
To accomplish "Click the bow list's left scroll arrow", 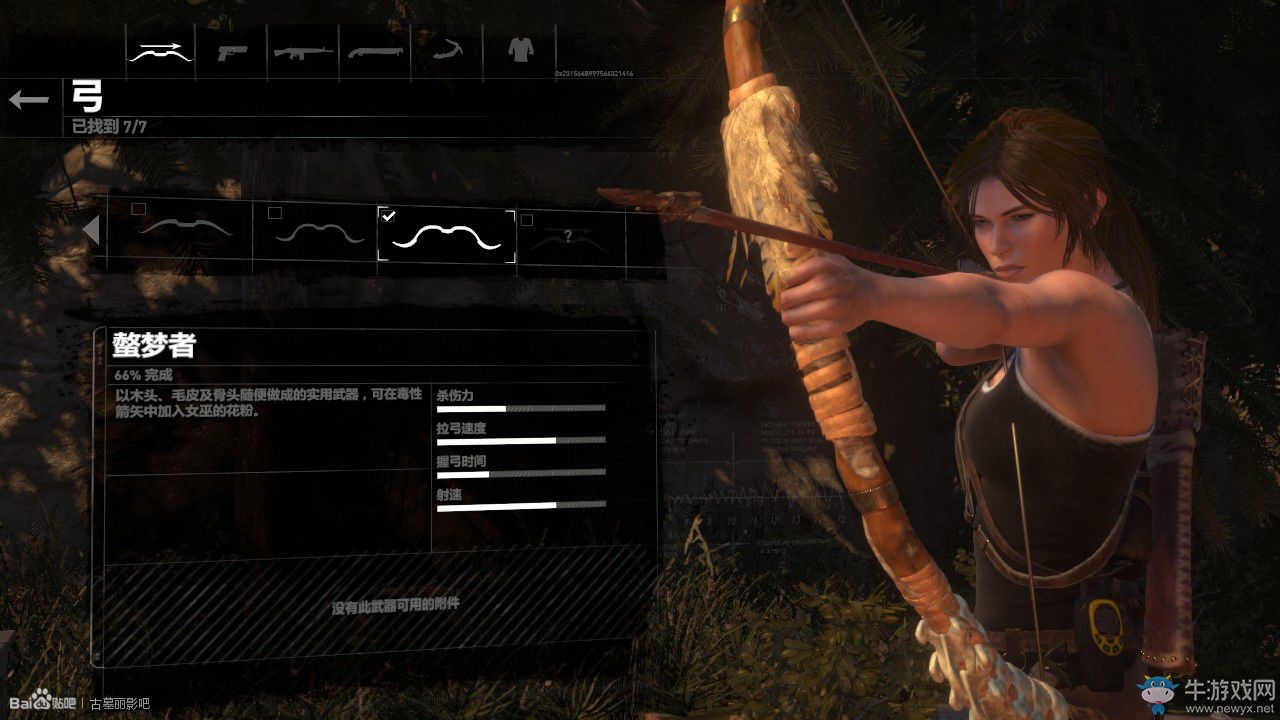I will [x=91, y=231].
